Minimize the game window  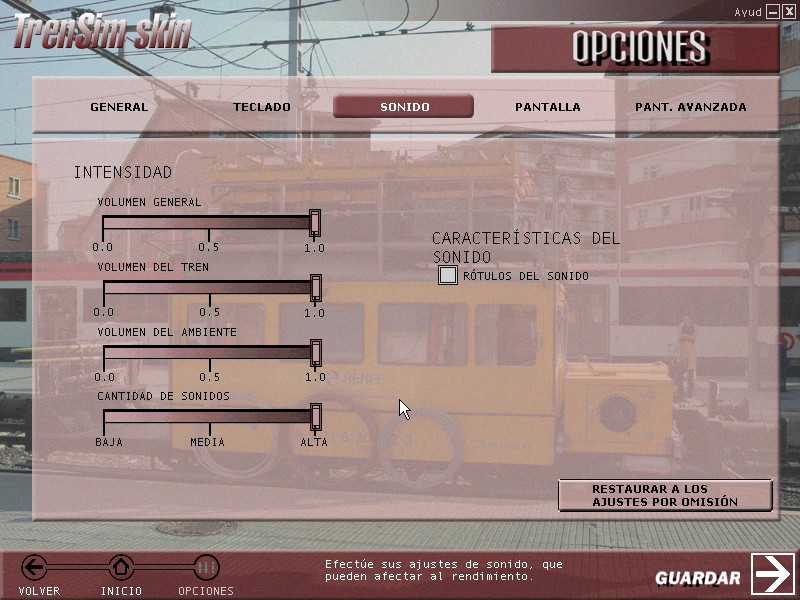773,11
